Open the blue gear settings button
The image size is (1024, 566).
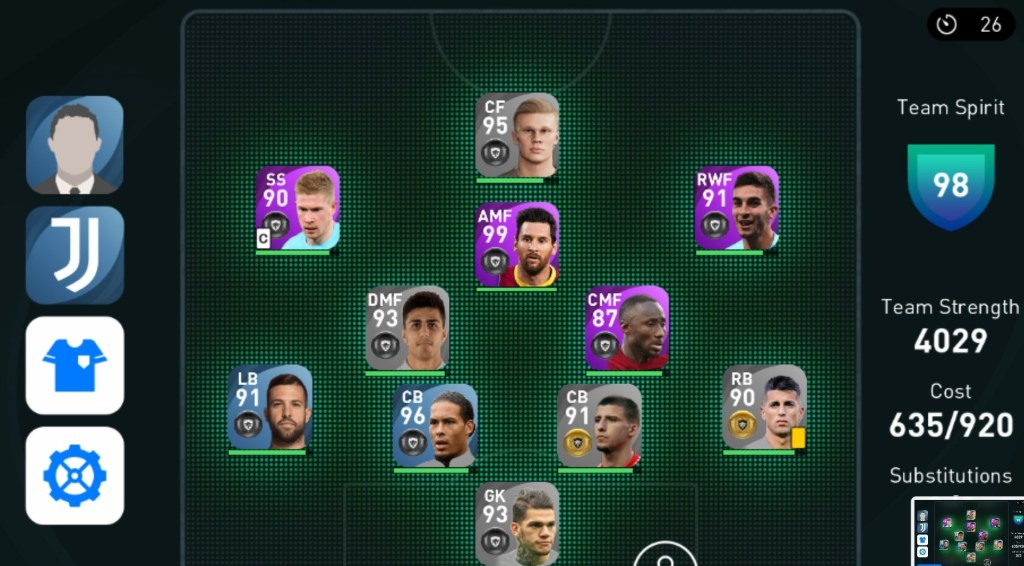[75, 475]
